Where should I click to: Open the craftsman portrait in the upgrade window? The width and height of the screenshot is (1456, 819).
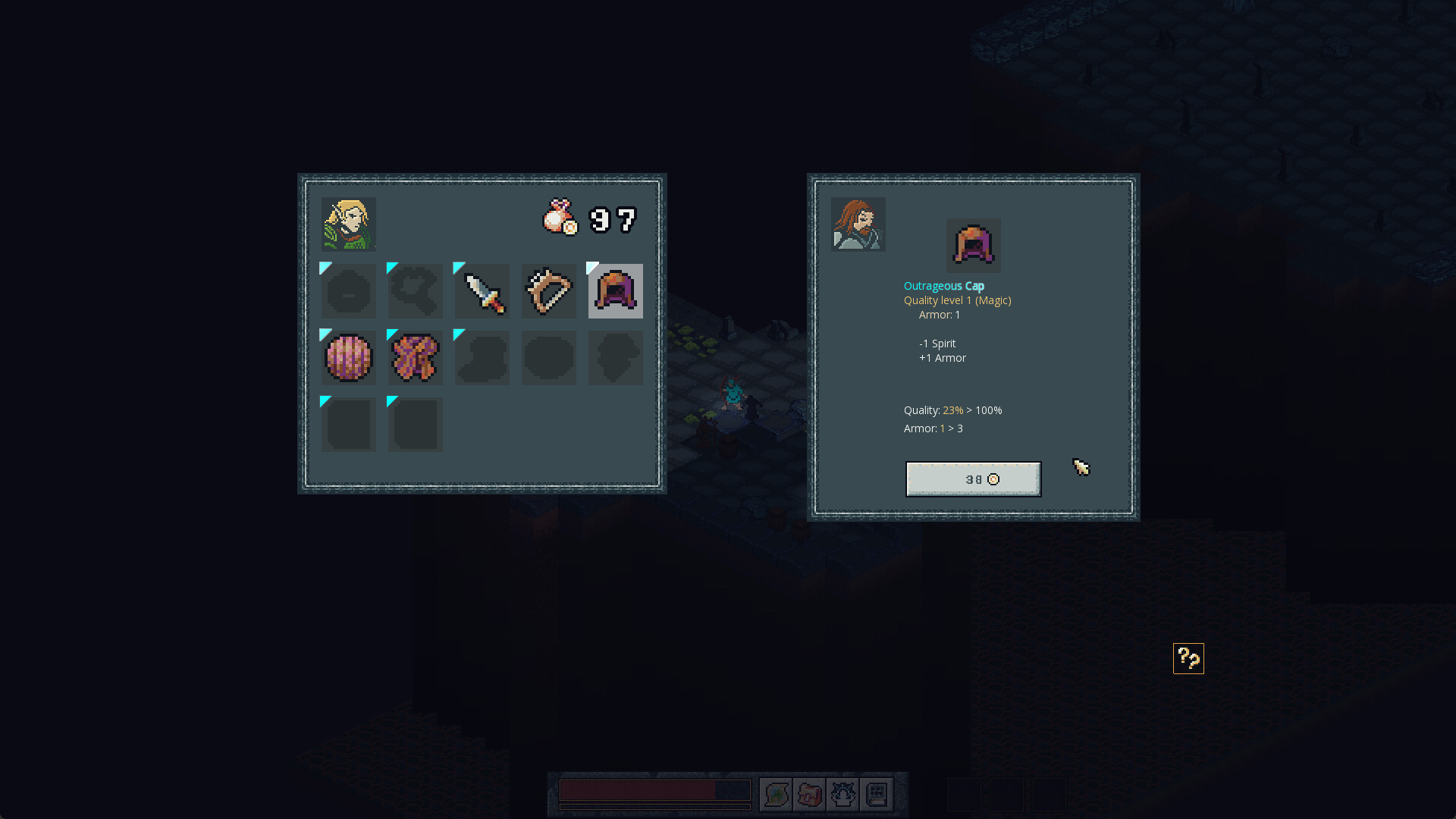coord(858,223)
